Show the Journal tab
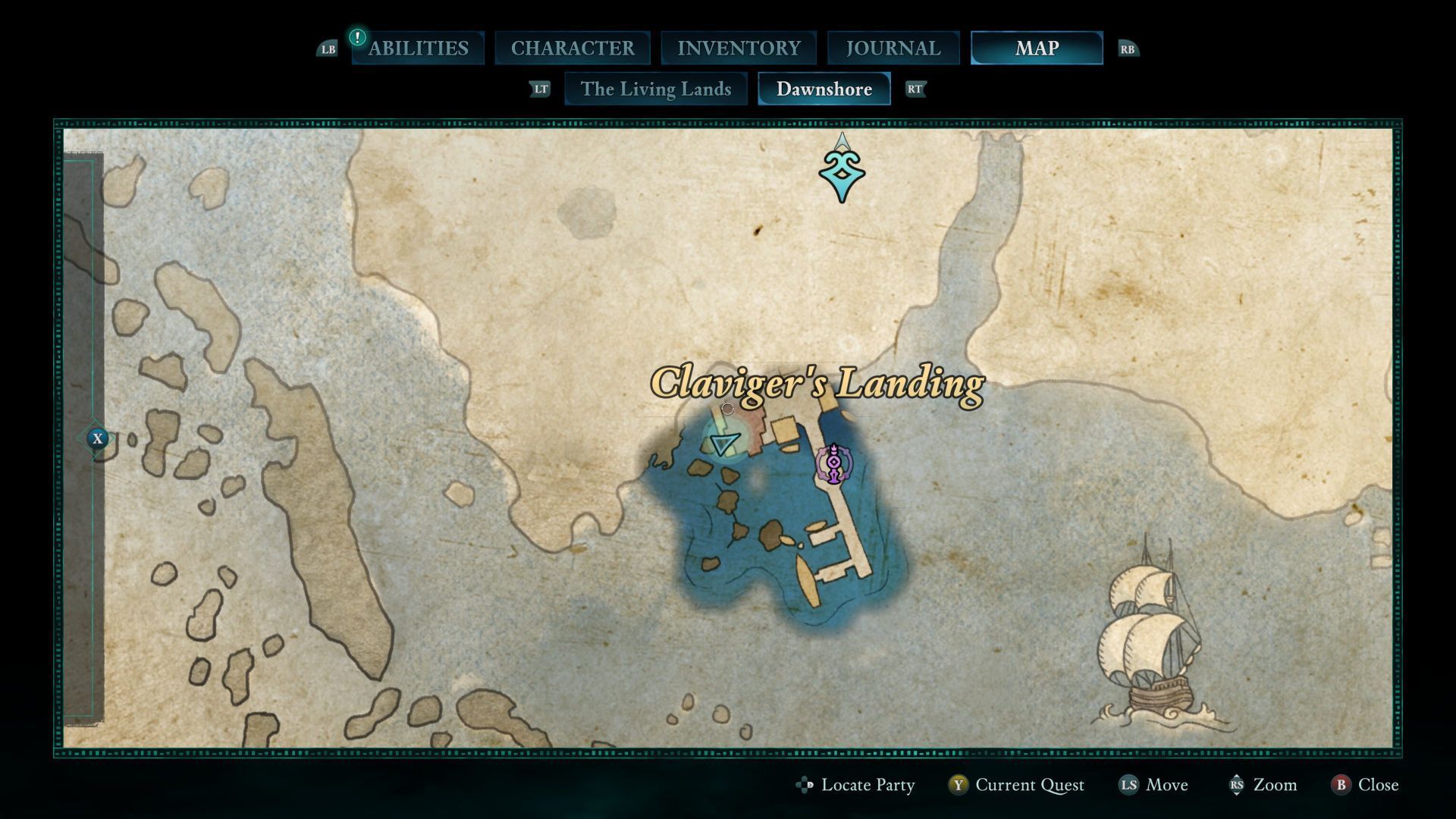The width and height of the screenshot is (1456, 819). tap(893, 49)
